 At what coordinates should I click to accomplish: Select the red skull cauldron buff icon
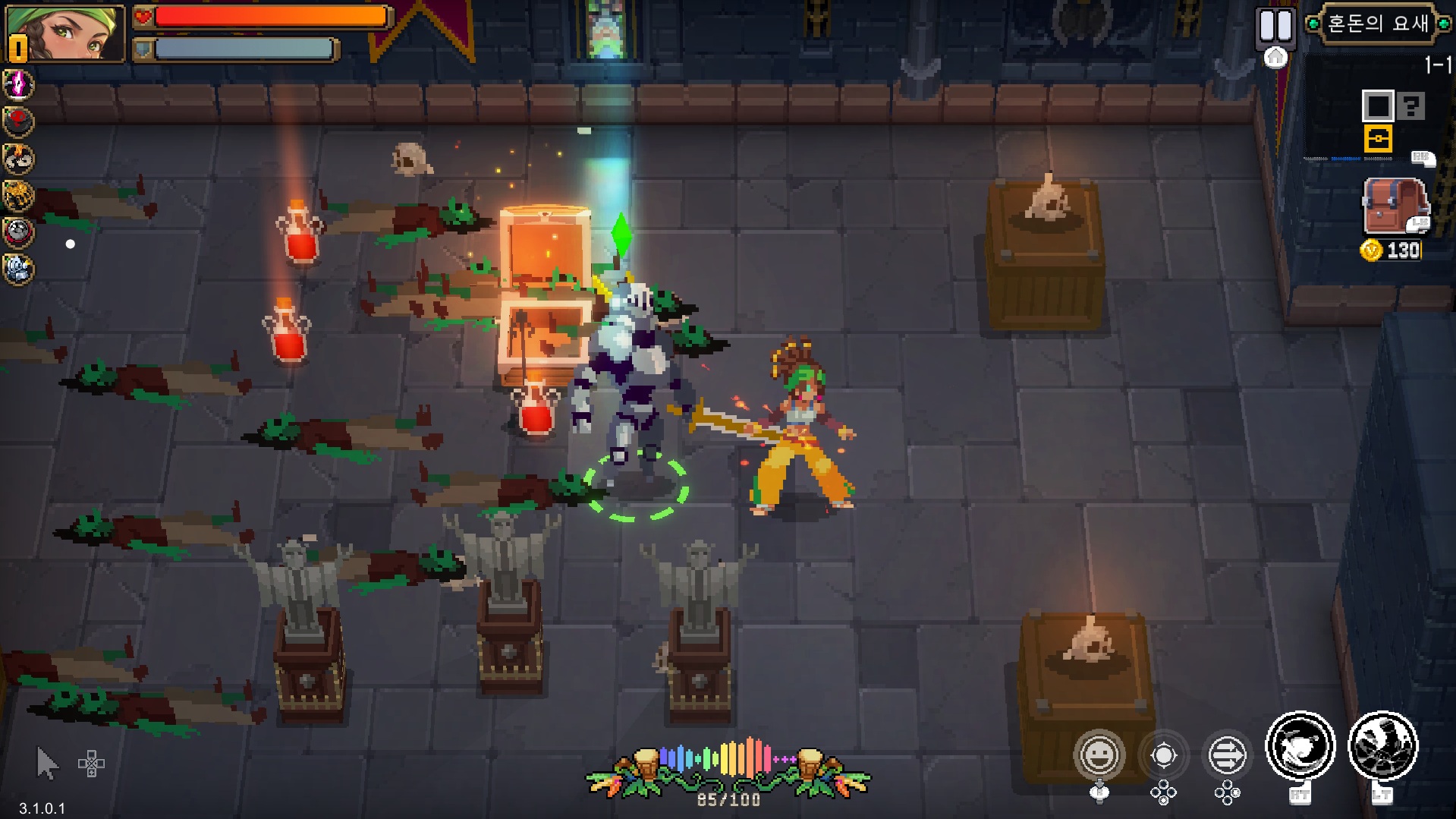pos(18,121)
